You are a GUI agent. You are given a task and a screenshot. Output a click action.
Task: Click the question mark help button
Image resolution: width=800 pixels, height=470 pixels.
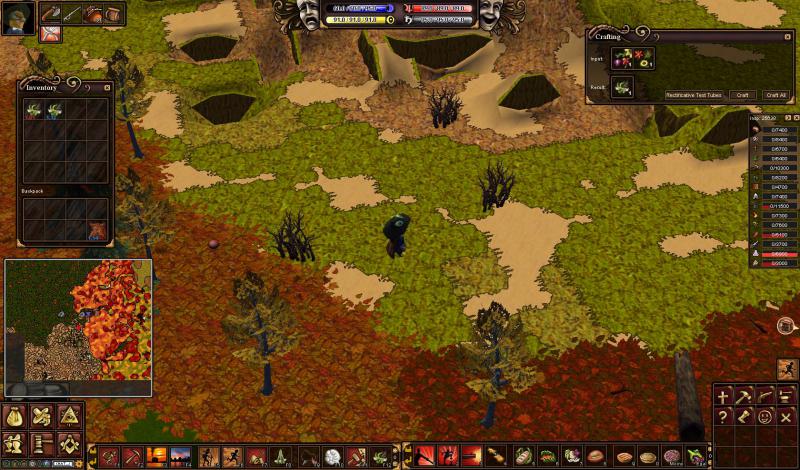(723, 417)
